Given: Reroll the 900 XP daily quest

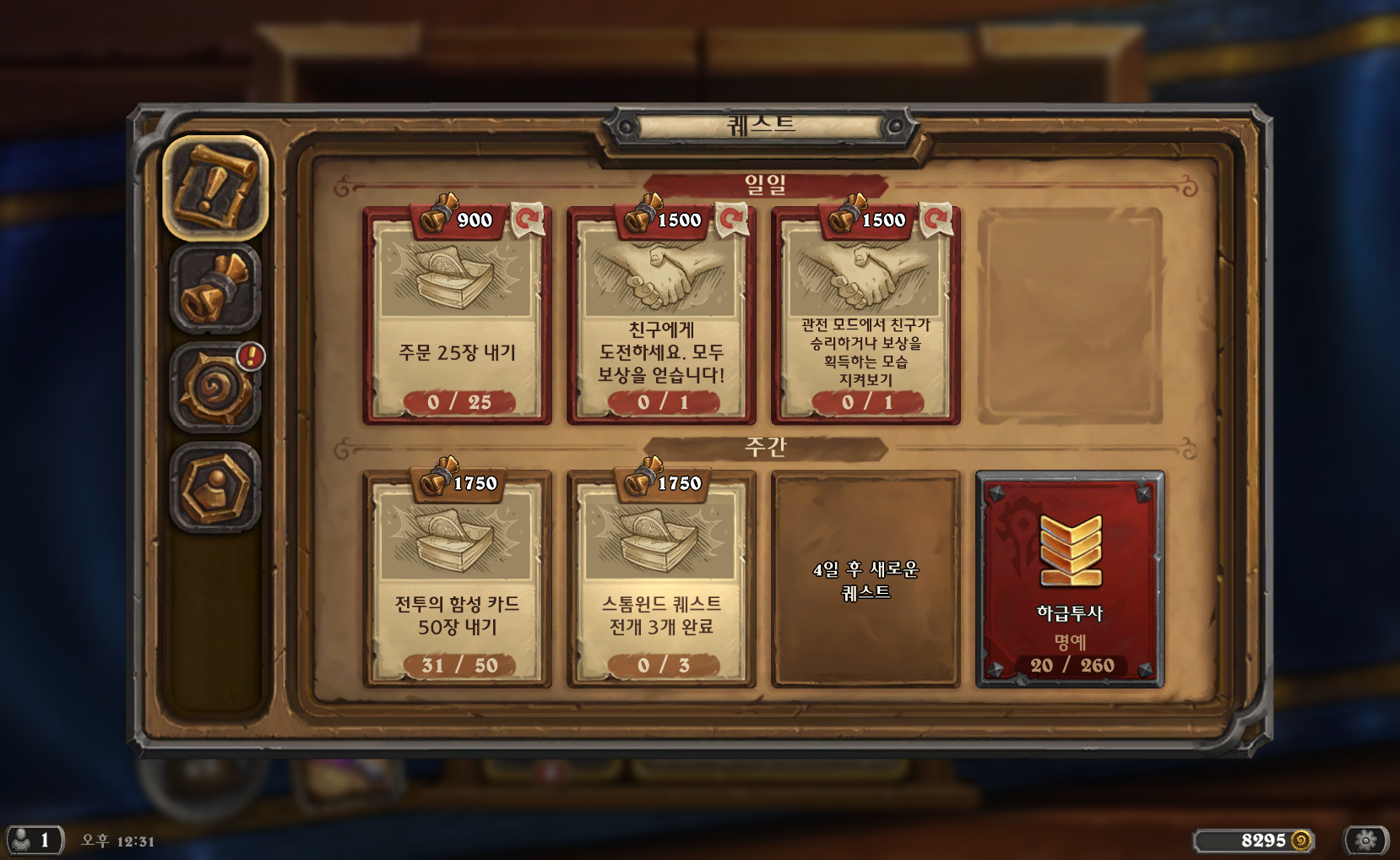Looking at the screenshot, I should coord(528,220).
